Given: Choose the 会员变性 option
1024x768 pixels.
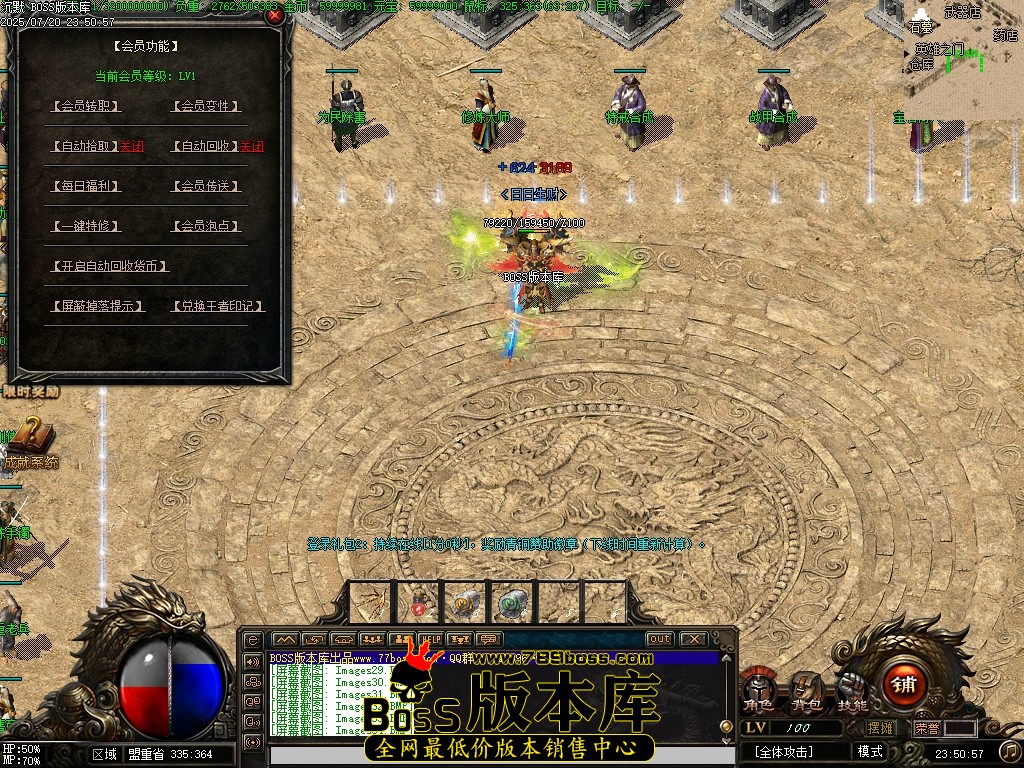Looking at the screenshot, I should (x=207, y=106).
